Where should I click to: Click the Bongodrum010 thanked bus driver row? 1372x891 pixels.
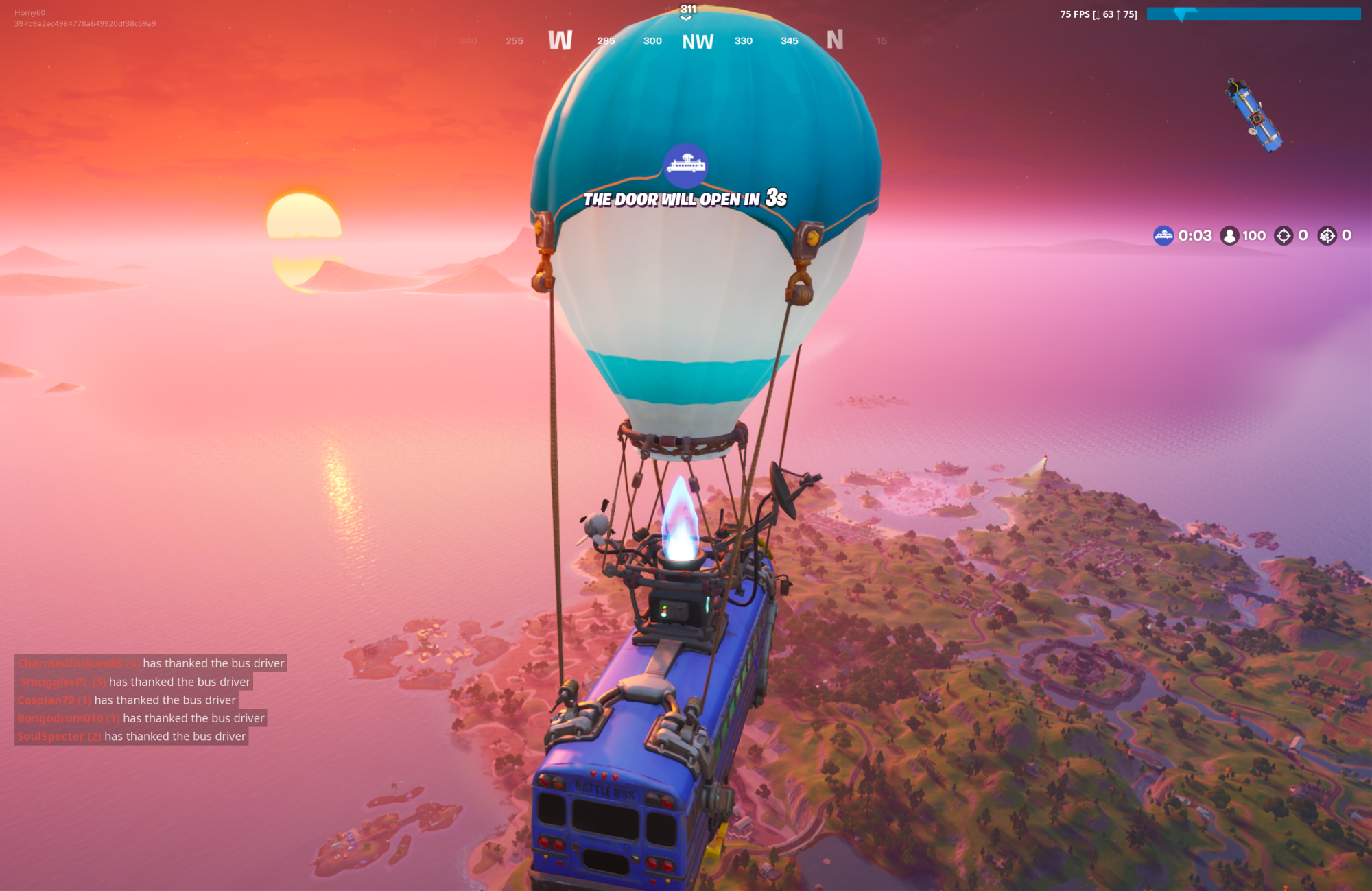(x=141, y=718)
